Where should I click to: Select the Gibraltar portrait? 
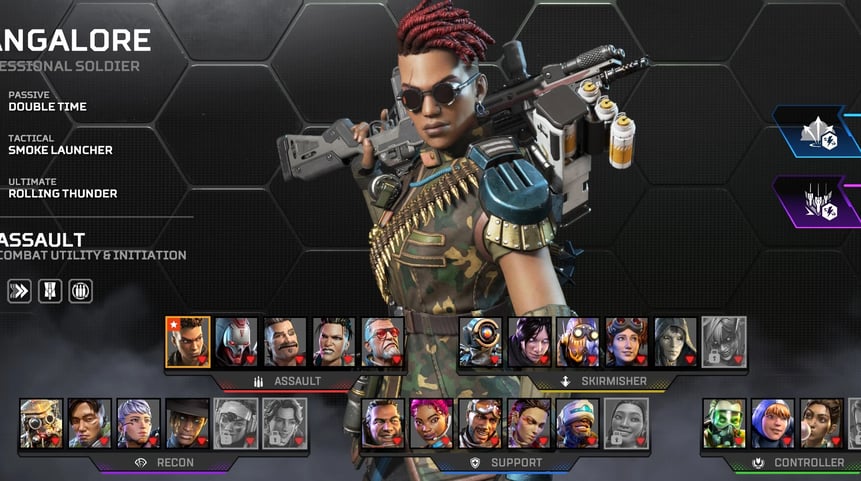pos(383,423)
